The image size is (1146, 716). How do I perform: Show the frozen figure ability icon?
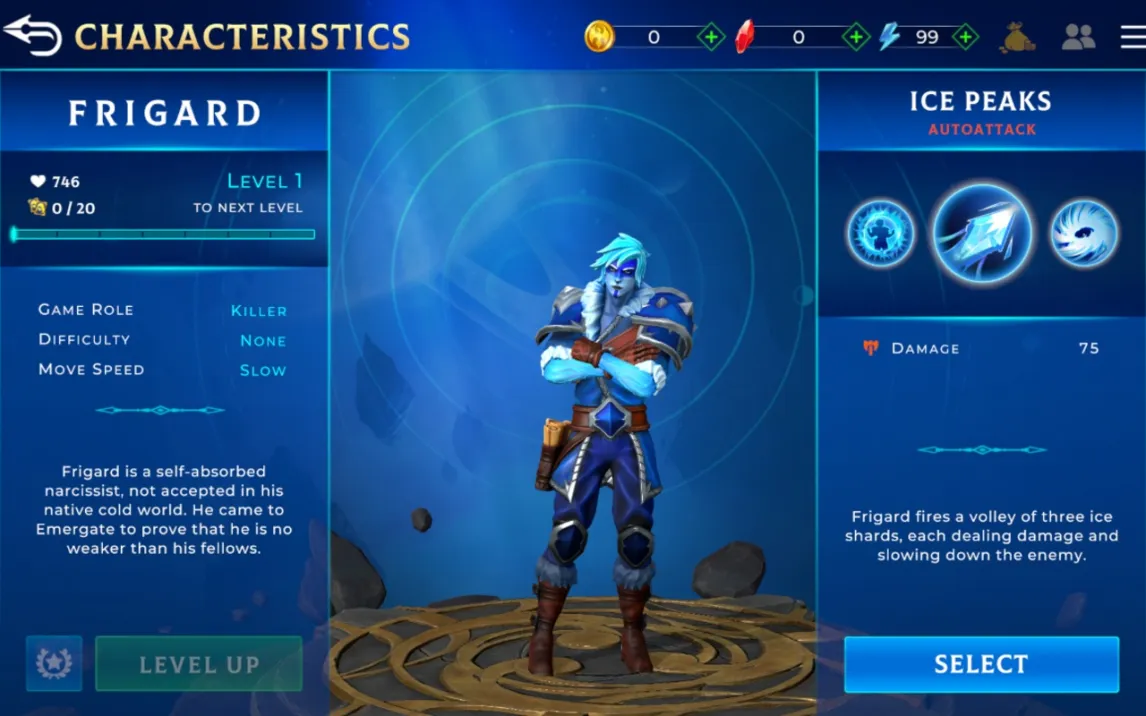(881, 234)
